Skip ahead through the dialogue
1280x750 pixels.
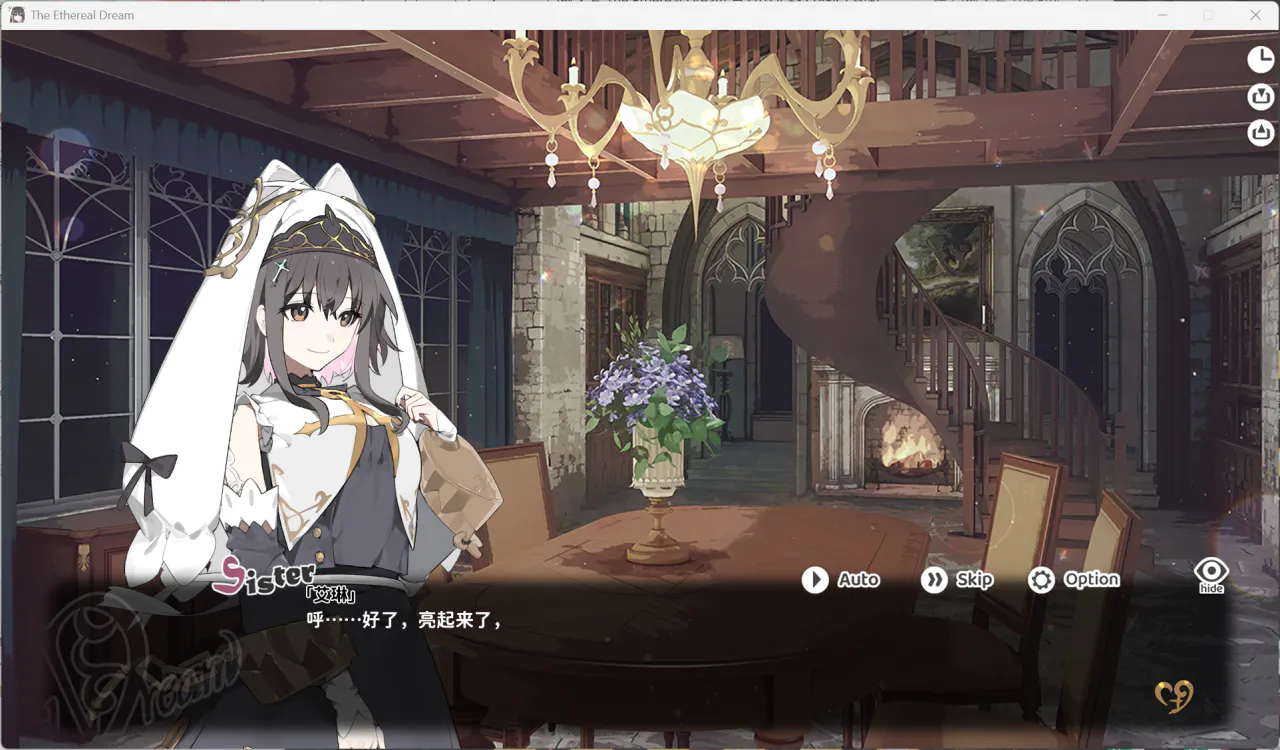957,580
